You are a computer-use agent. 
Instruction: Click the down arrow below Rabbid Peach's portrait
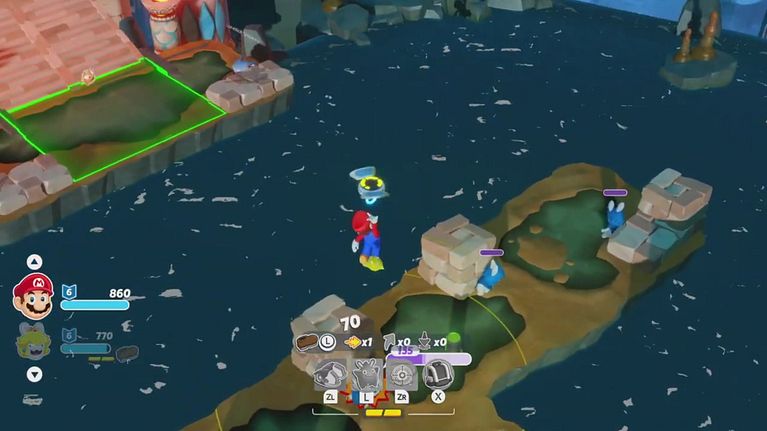pos(34,375)
